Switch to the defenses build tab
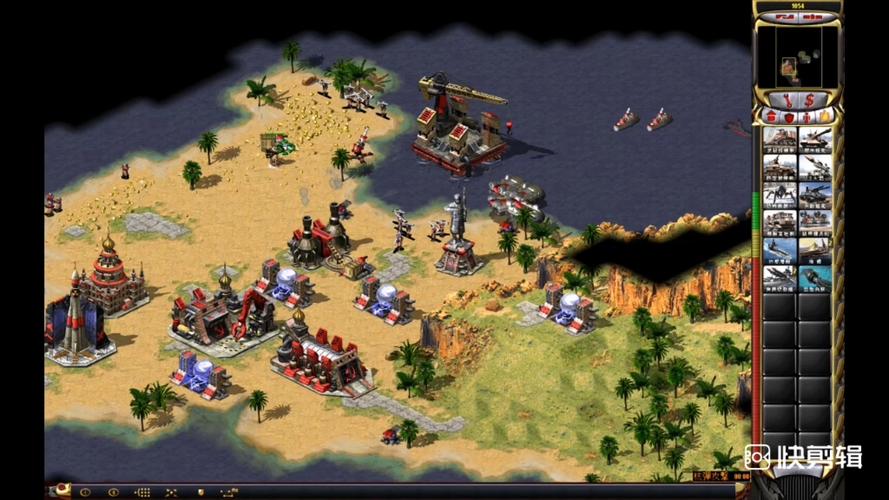889x500 pixels. 788,117
